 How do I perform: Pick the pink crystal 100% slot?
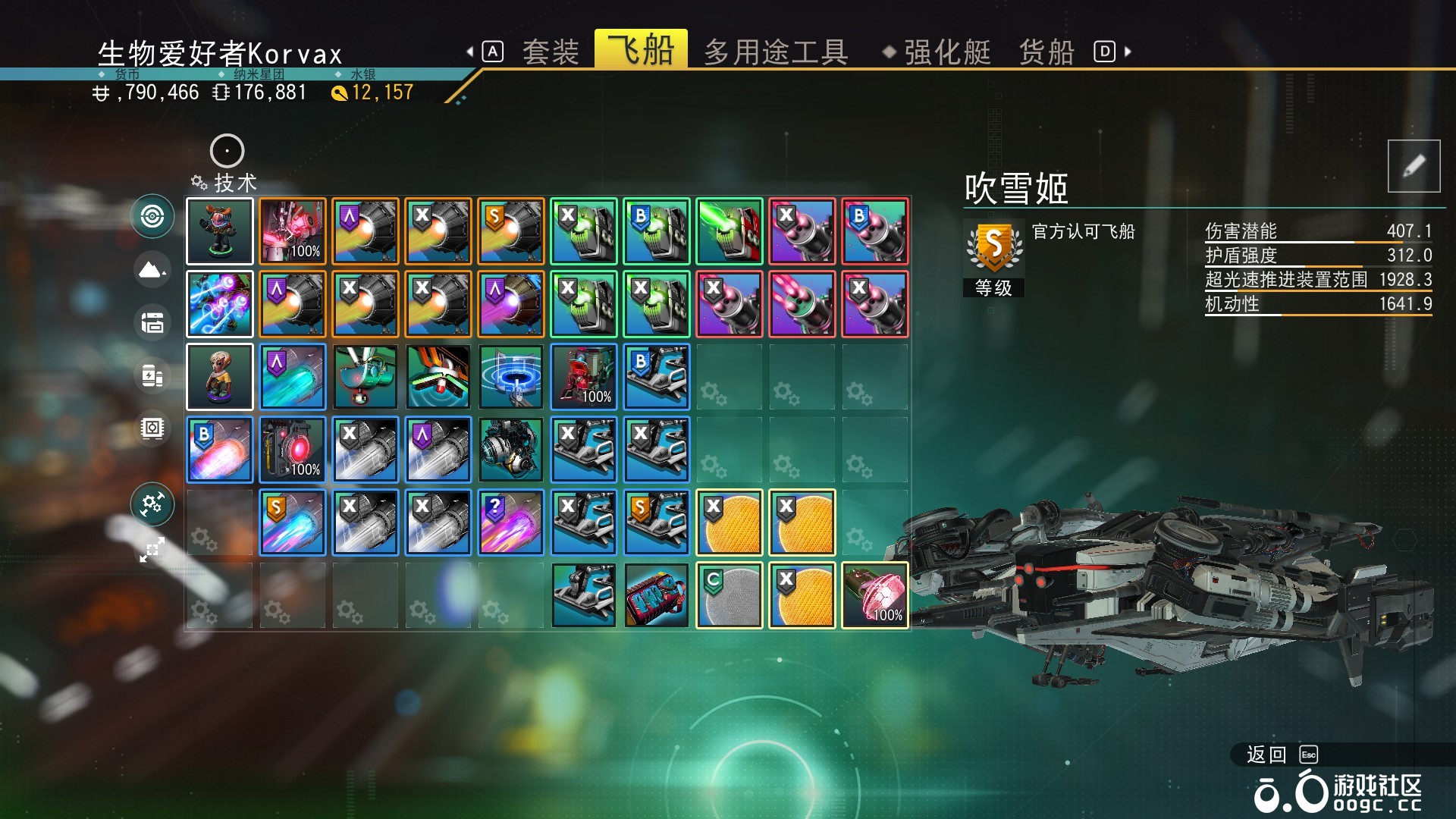(x=875, y=595)
